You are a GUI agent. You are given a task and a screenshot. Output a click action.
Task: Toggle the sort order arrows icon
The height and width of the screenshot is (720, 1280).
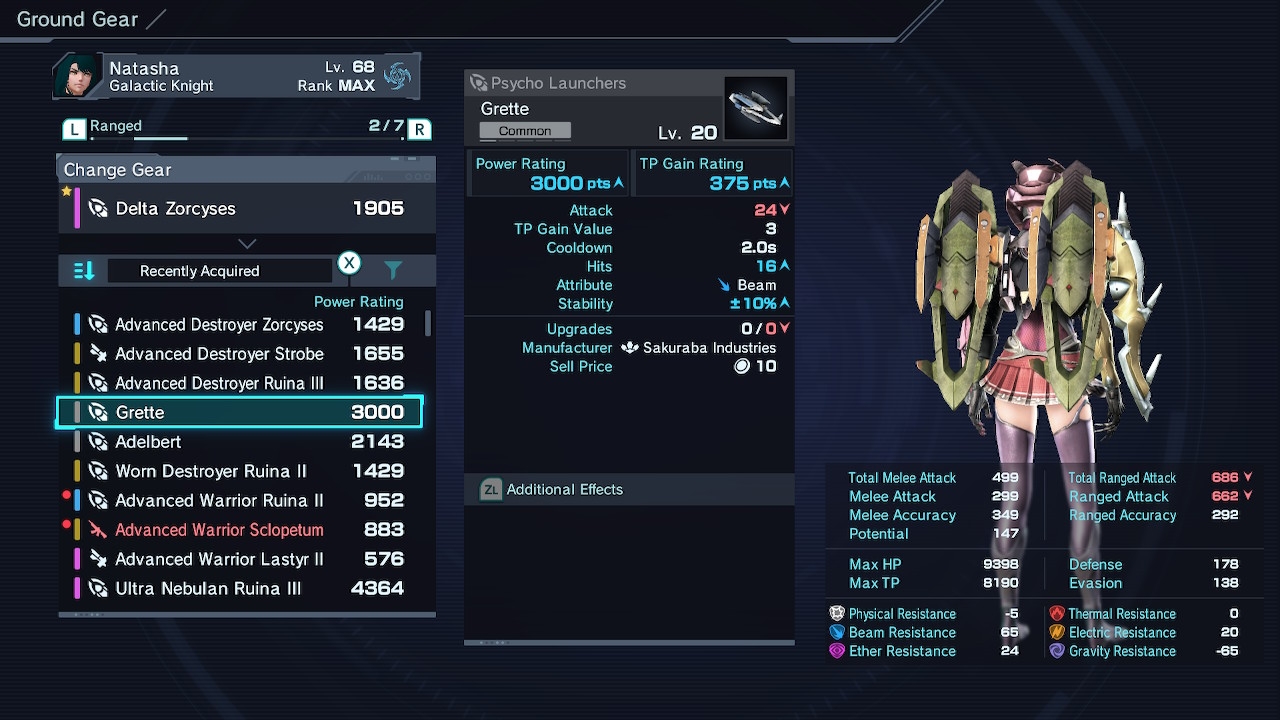point(84,271)
